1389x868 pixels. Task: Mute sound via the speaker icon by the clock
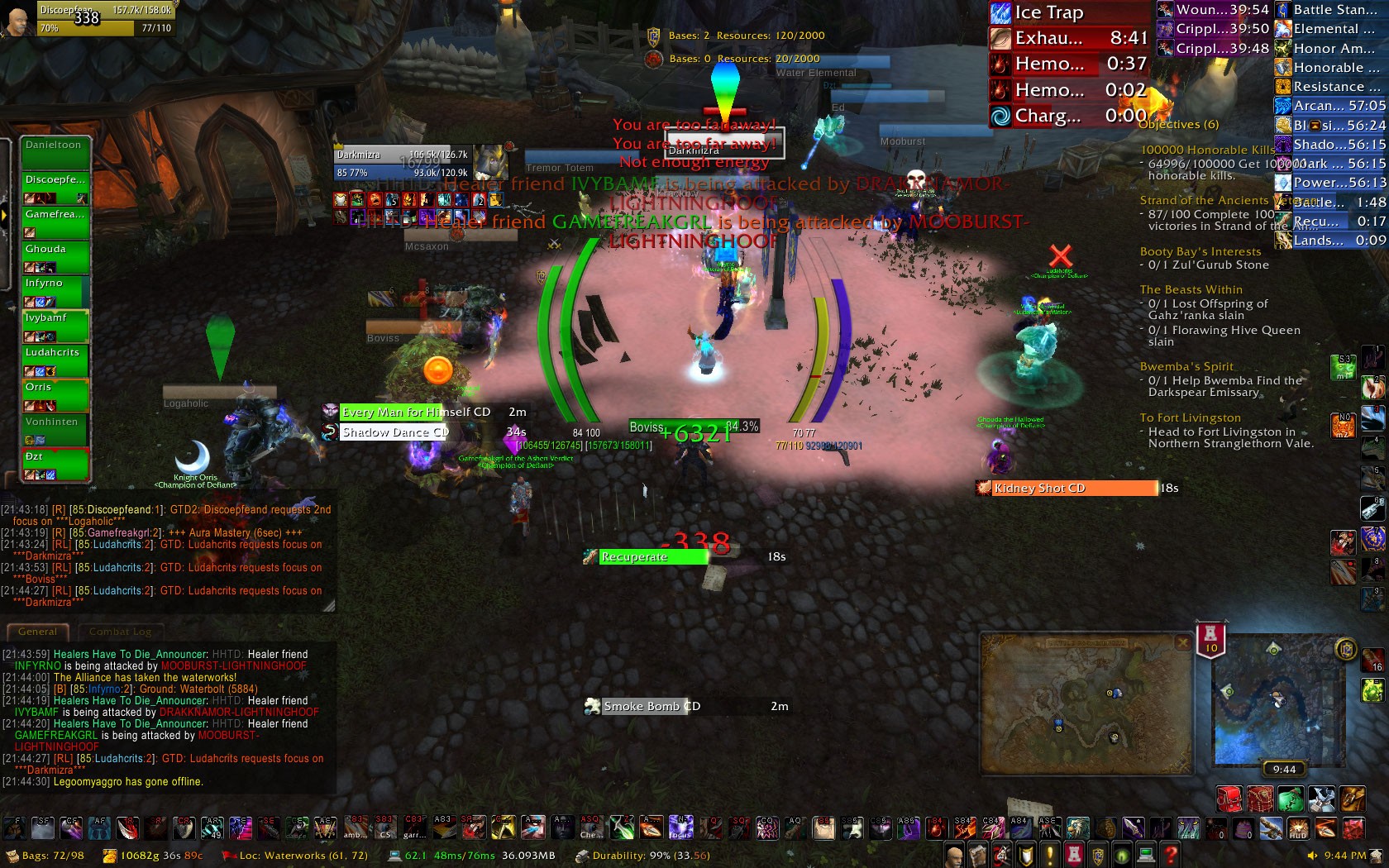point(1312,856)
